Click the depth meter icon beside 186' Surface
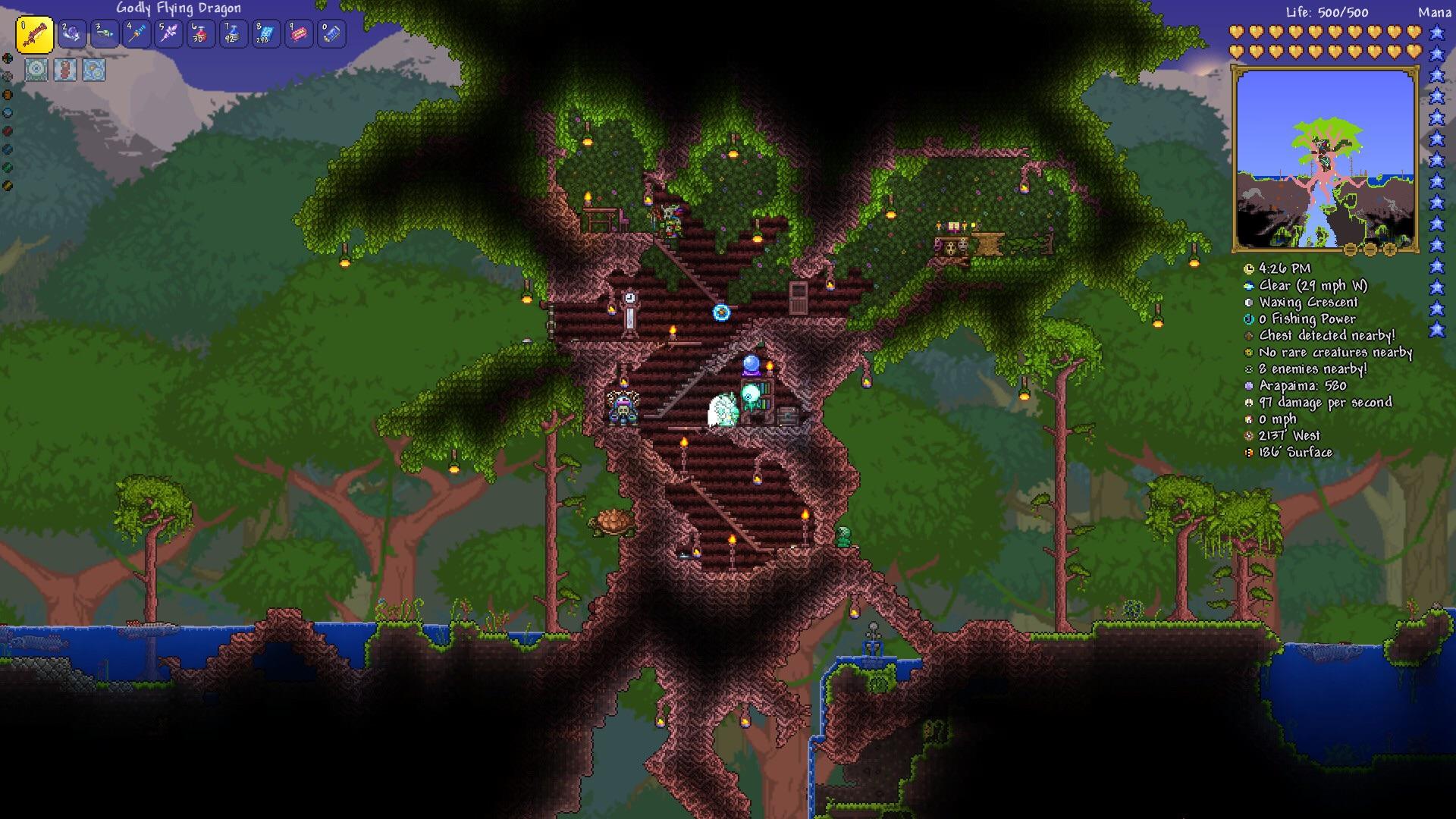Viewport: 1456px width, 819px height. [x=1248, y=452]
